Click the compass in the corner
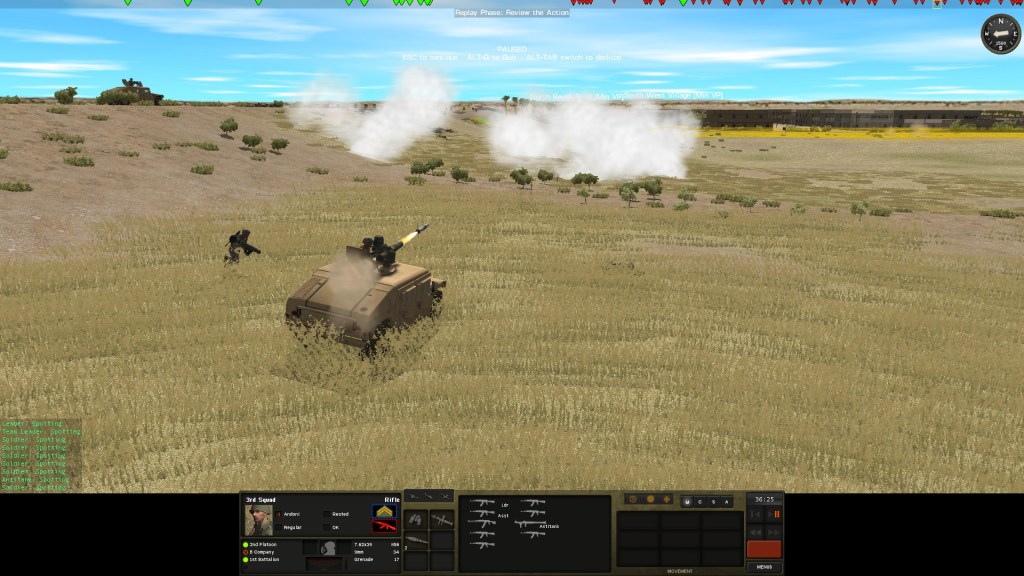Screen dimensions: 1024x576 [x=999, y=34]
